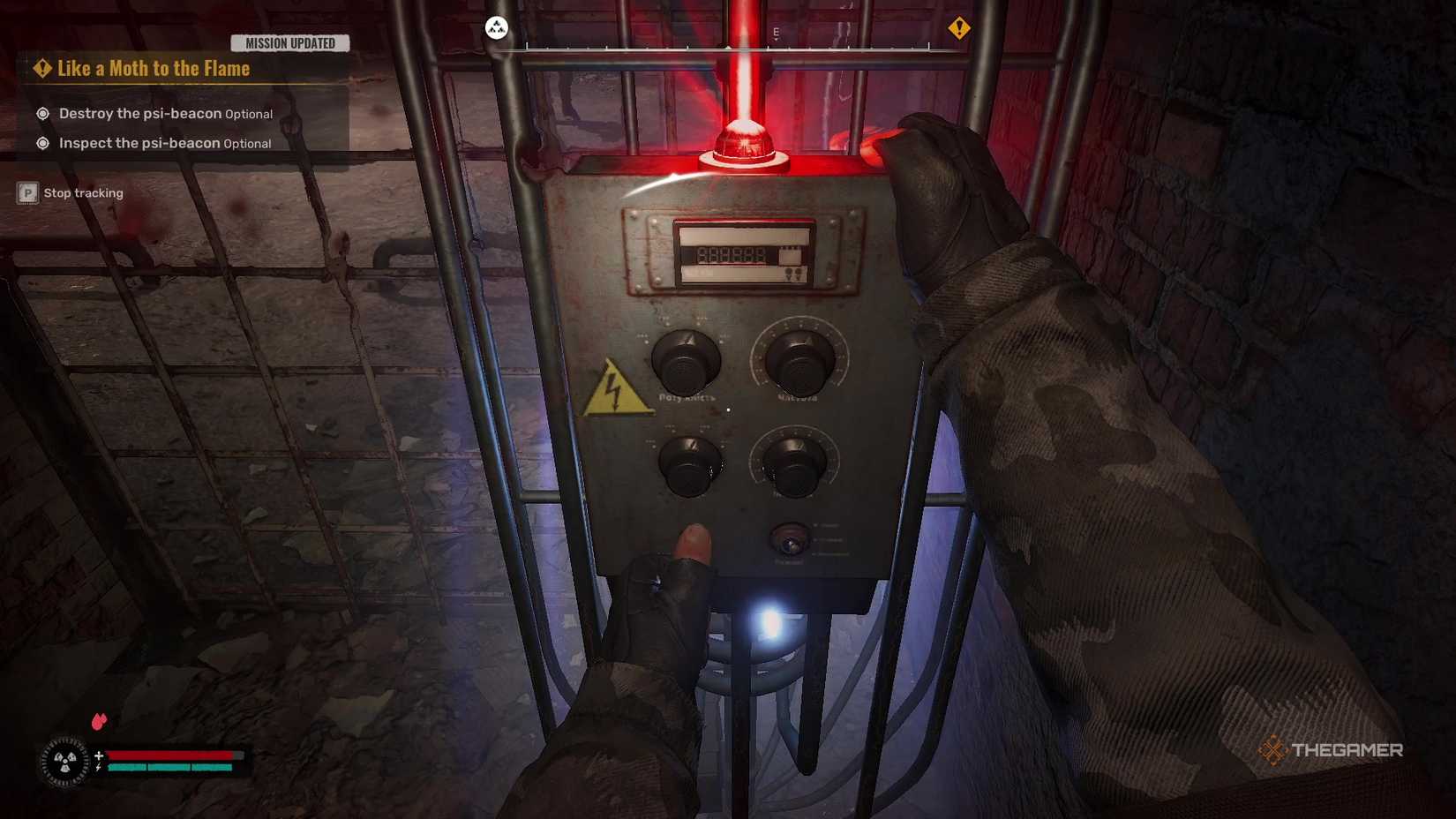Click the anomaly marker icon on the compass
This screenshot has width=1456, height=819.
(495, 27)
